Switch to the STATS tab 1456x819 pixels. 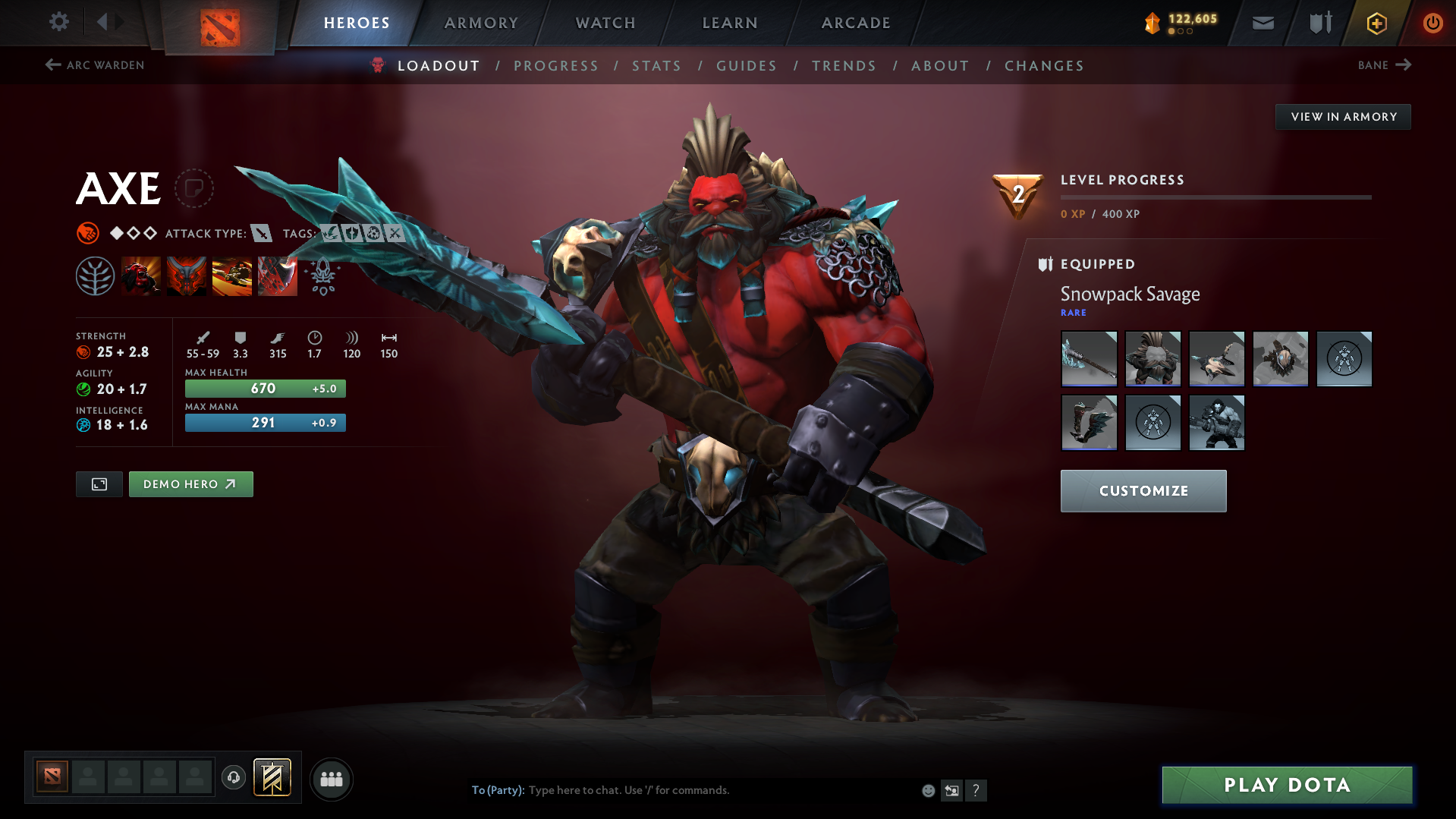[656, 65]
